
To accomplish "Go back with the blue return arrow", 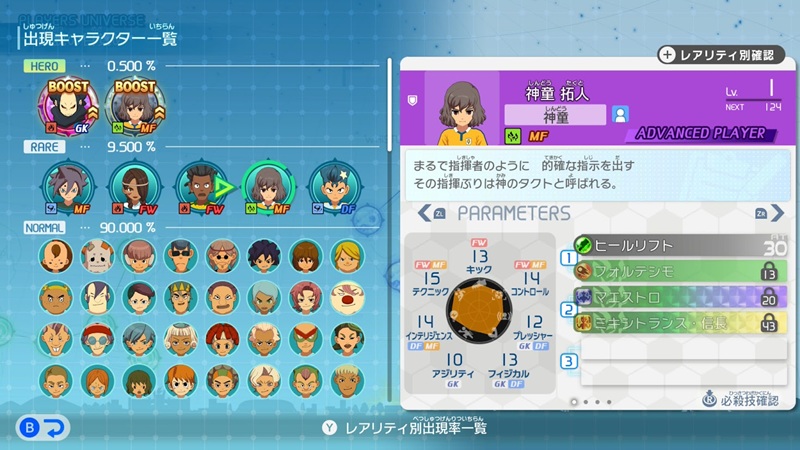I will click(44, 428).
